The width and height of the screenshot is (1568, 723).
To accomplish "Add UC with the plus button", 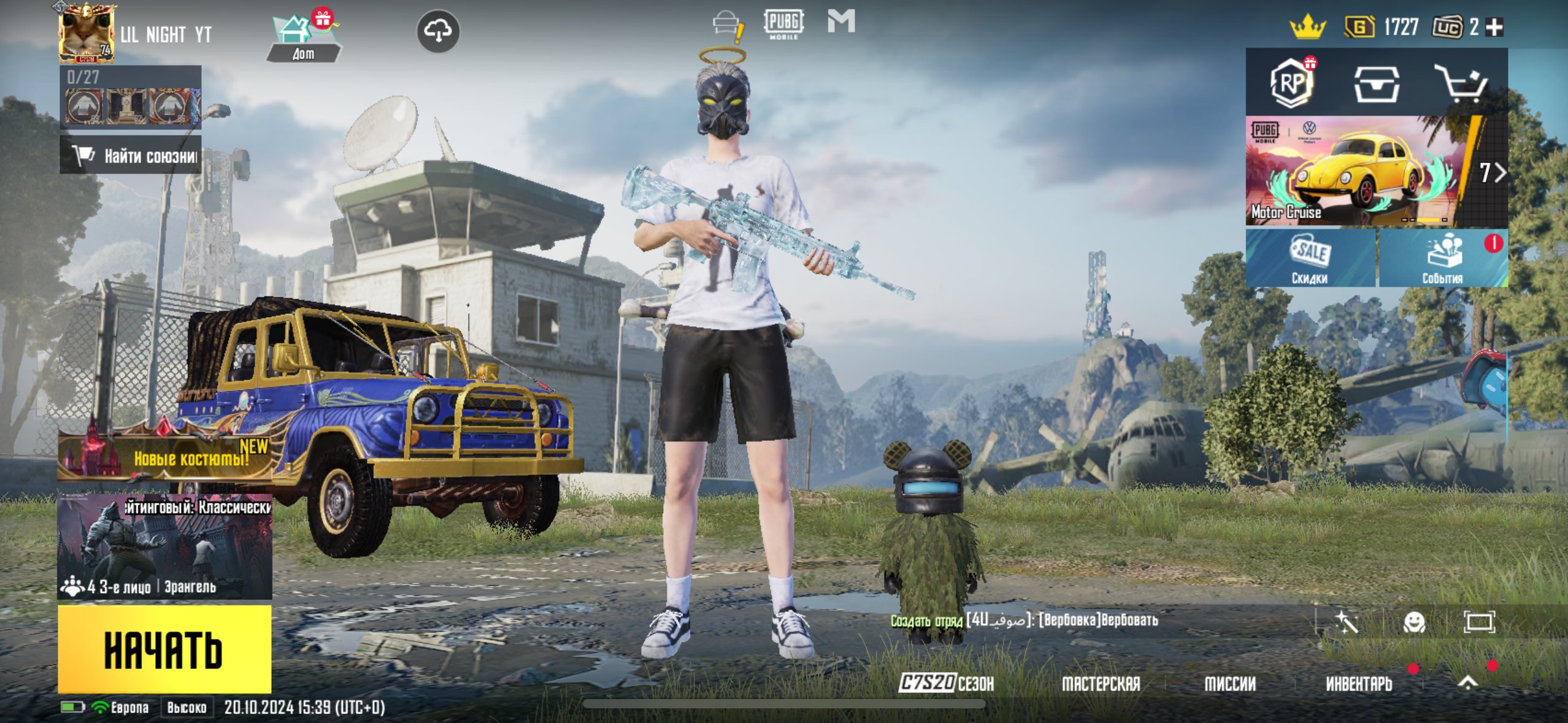I will [x=1495, y=27].
